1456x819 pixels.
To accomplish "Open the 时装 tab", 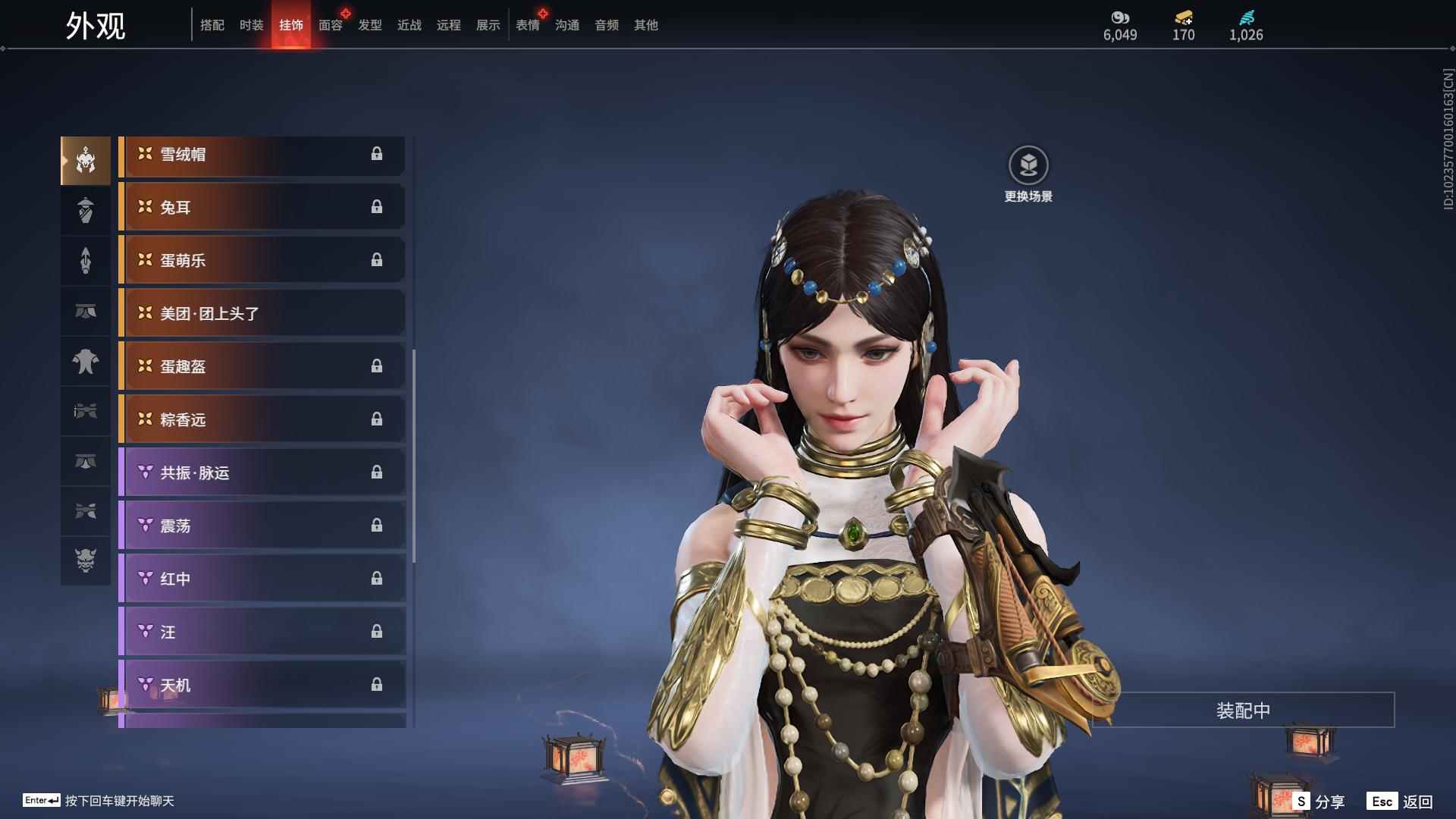I will point(251,25).
